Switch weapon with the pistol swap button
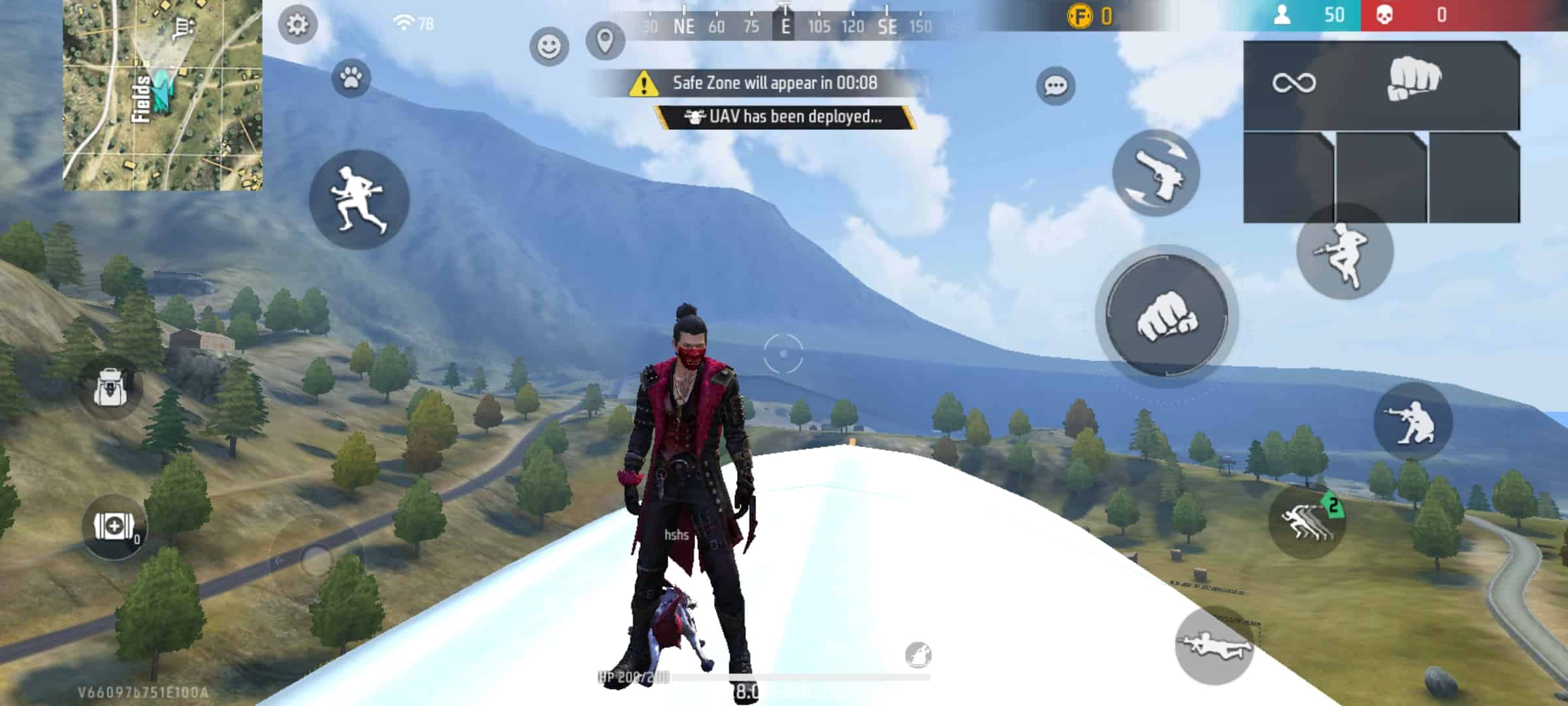This screenshot has width=1568, height=706. click(1156, 173)
